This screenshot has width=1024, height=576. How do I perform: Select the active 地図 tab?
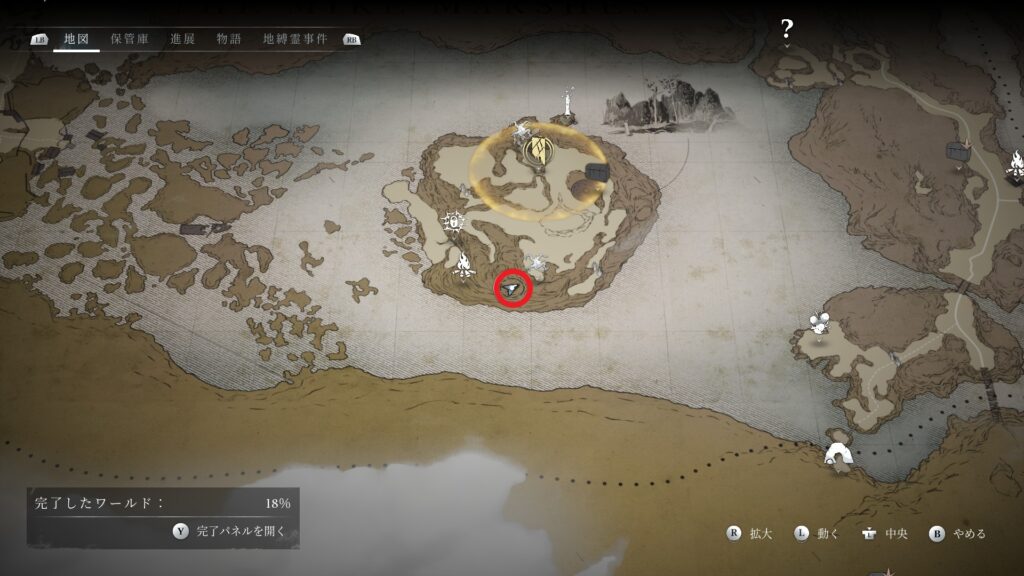click(x=76, y=39)
